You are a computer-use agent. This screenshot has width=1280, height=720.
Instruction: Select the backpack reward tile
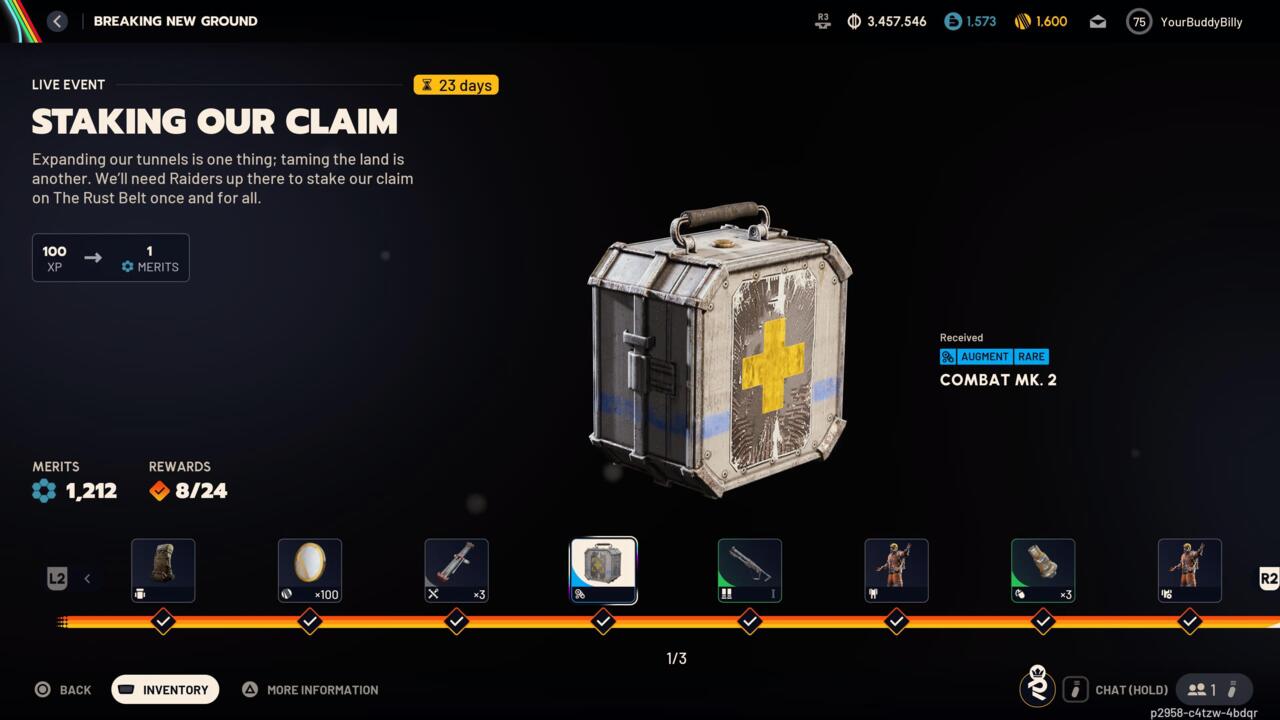[163, 570]
